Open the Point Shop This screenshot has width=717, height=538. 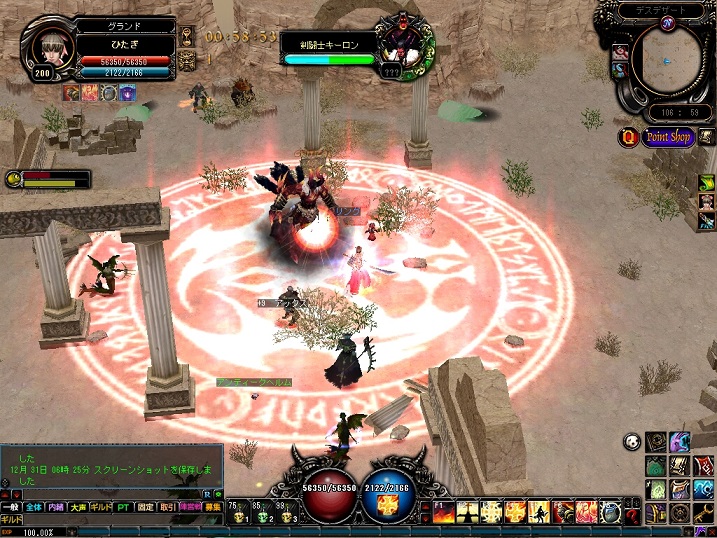(x=668, y=137)
